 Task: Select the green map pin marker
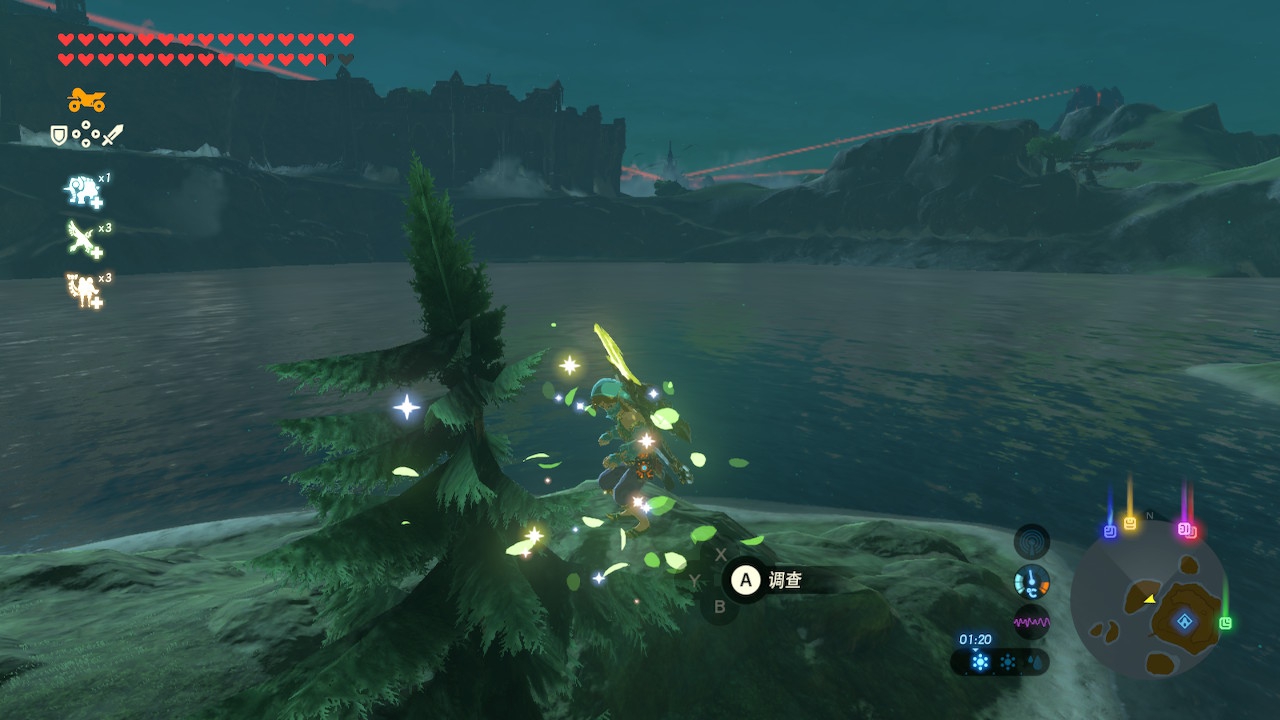[1225, 623]
